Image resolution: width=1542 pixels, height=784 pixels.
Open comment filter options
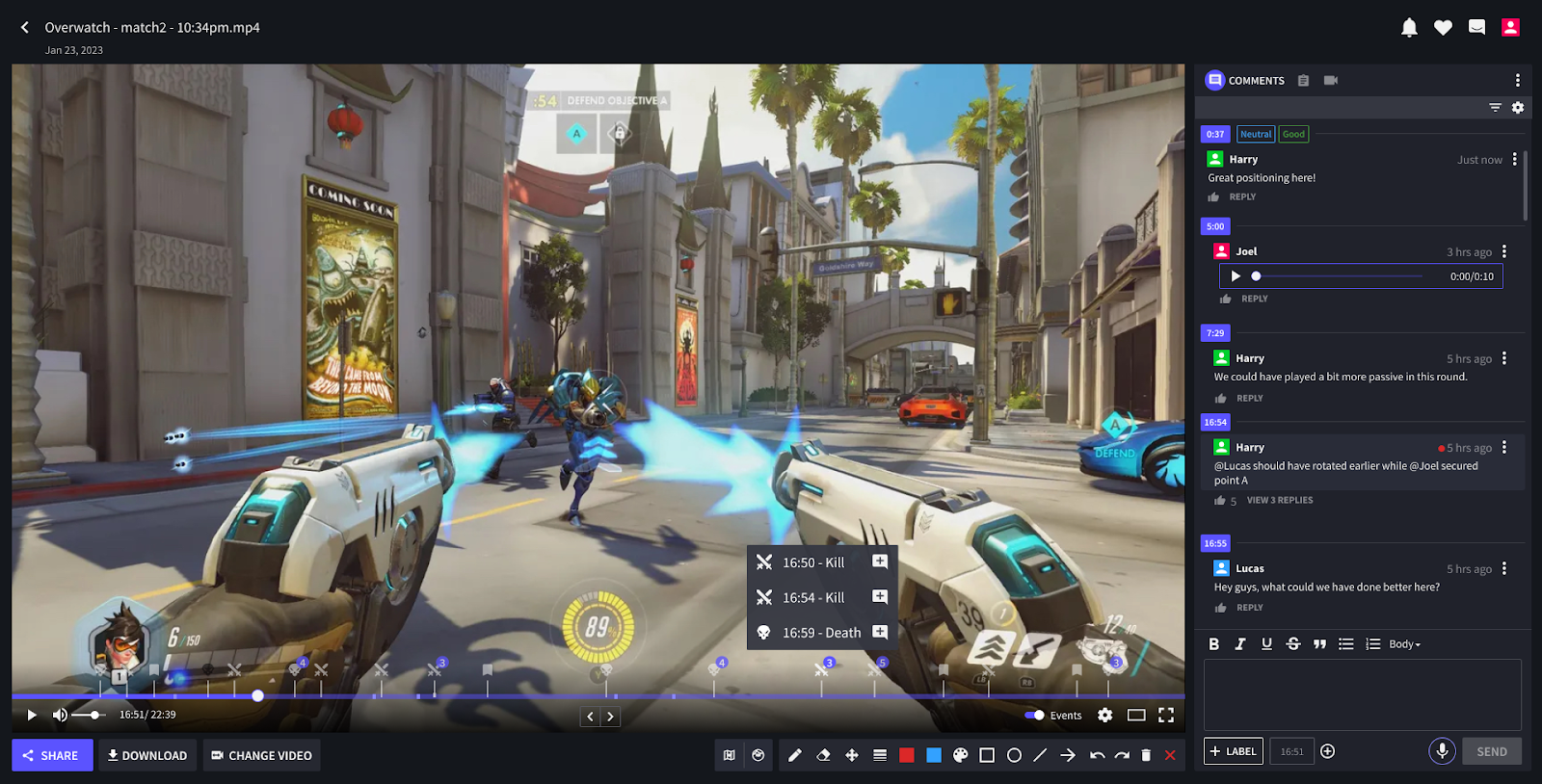(x=1495, y=107)
